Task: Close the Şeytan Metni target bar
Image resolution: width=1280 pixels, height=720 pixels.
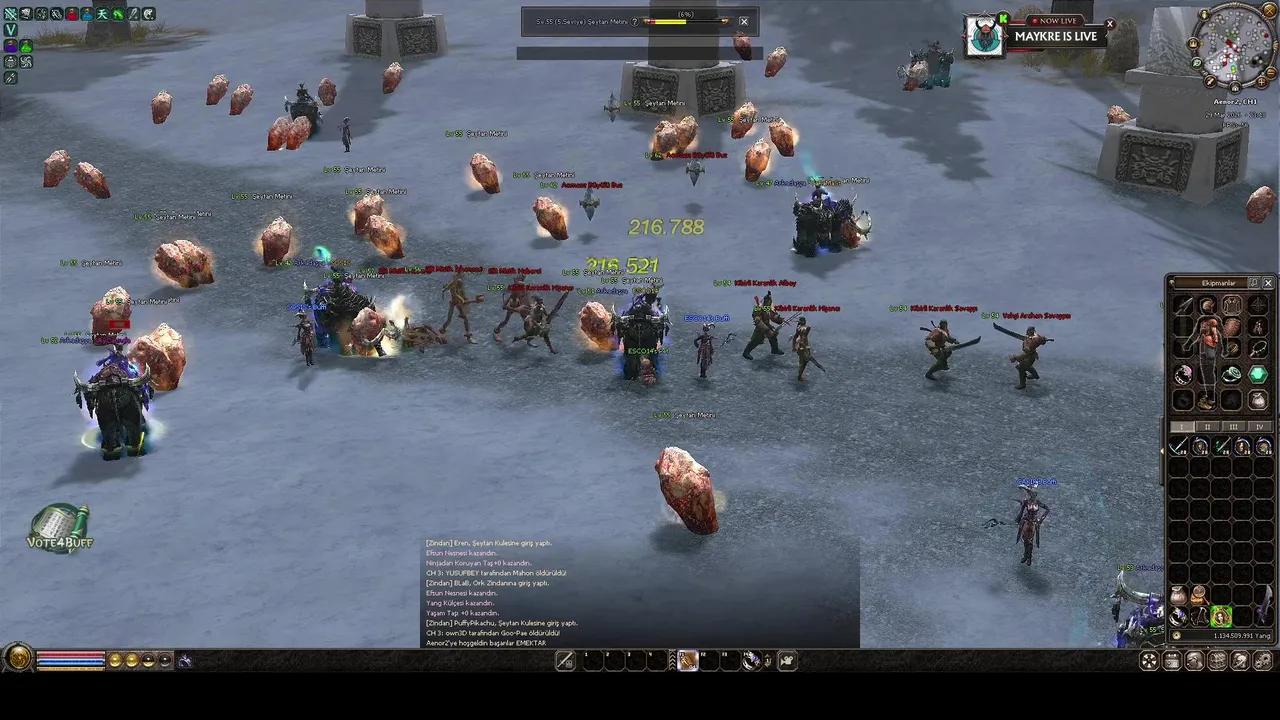Action: 743,21
